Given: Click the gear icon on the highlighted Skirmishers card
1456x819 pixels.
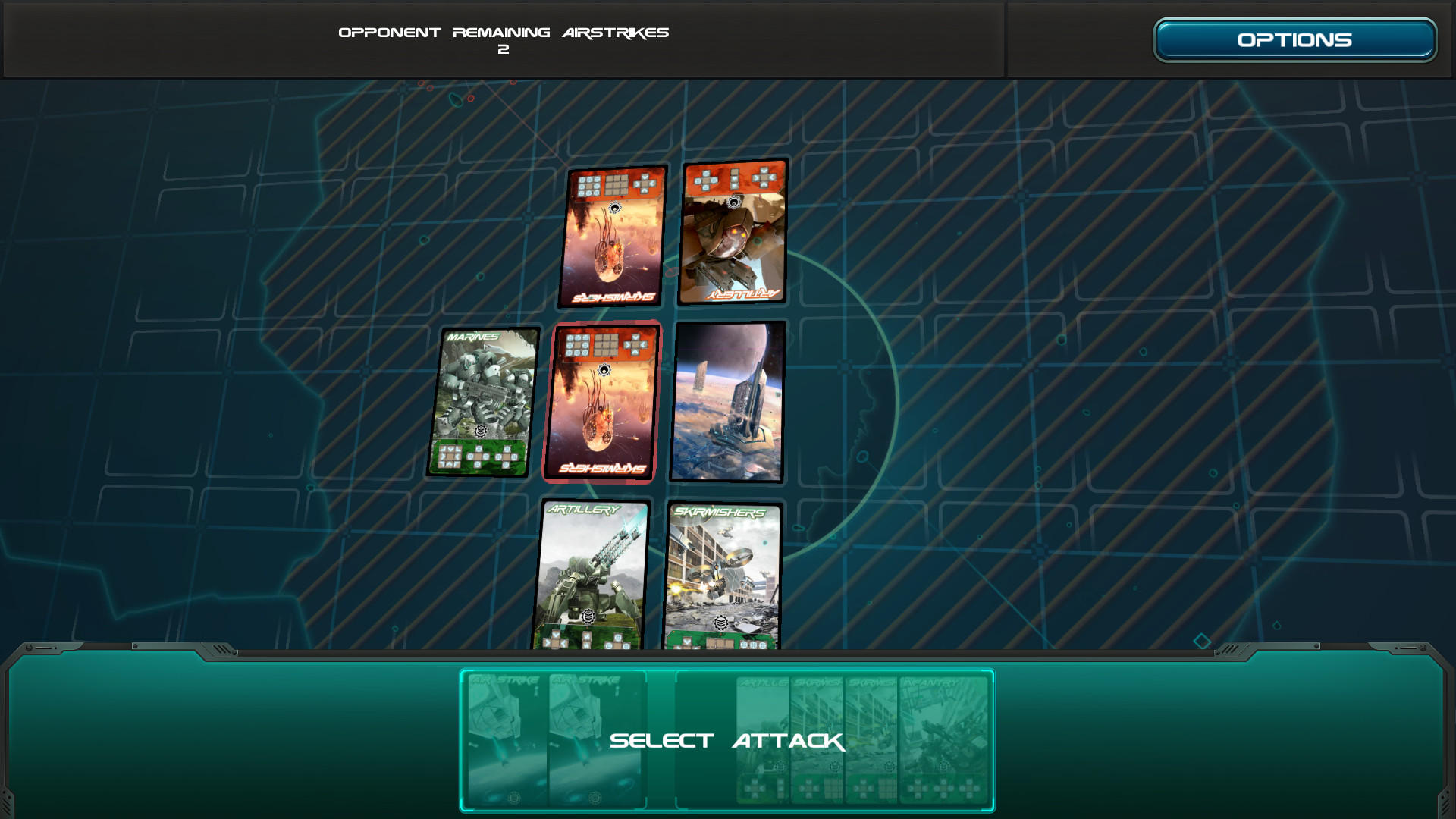Looking at the screenshot, I should coord(604,369).
